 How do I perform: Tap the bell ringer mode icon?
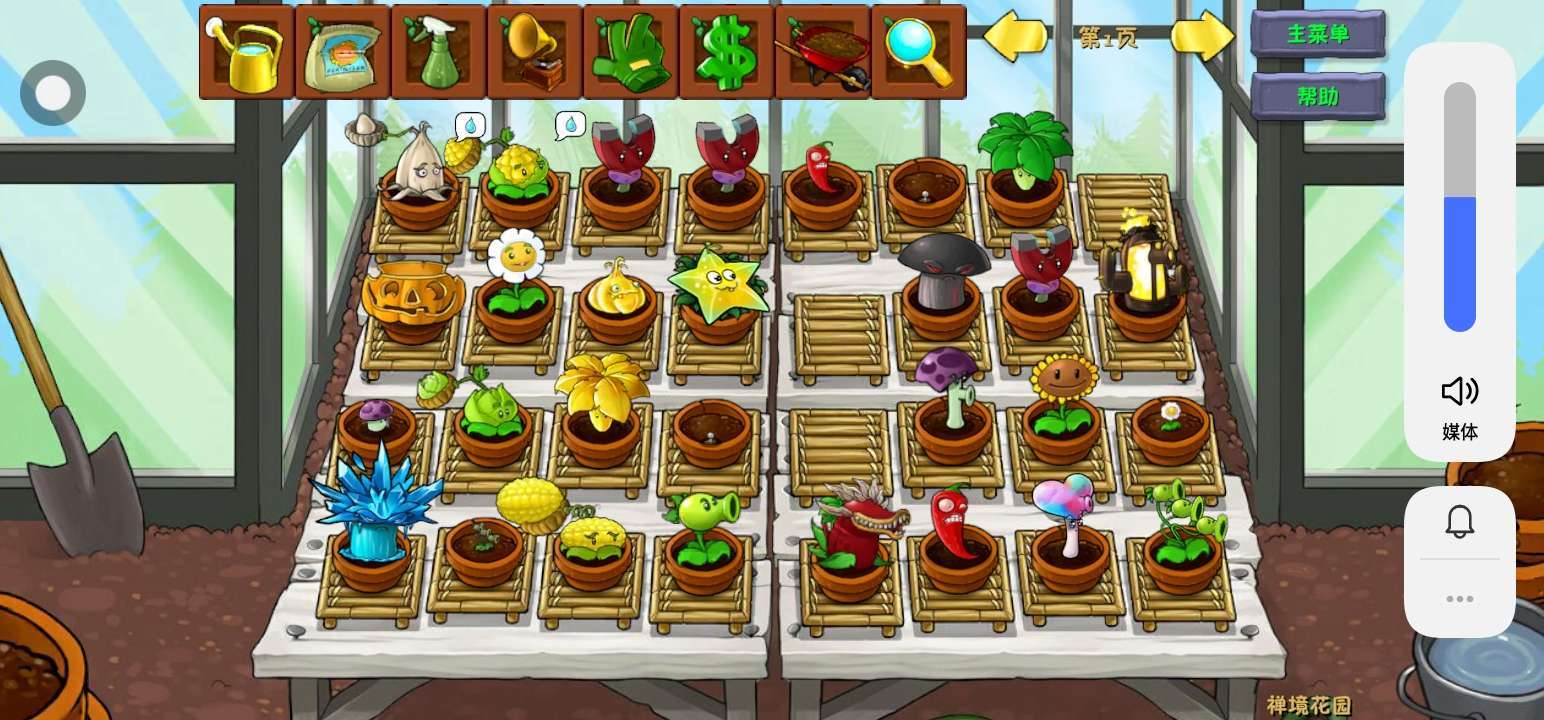click(1459, 521)
